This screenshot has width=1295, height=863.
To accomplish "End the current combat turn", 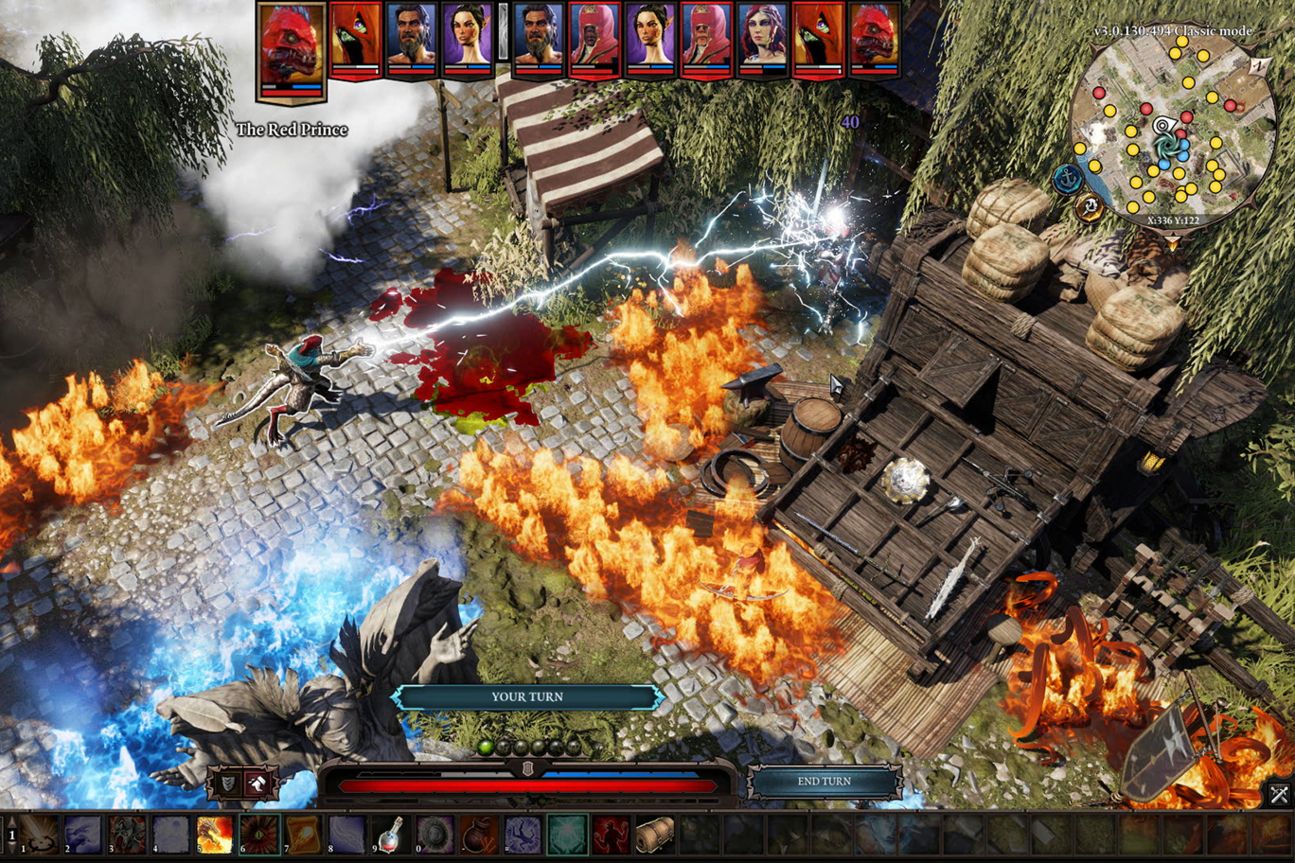I will [824, 783].
